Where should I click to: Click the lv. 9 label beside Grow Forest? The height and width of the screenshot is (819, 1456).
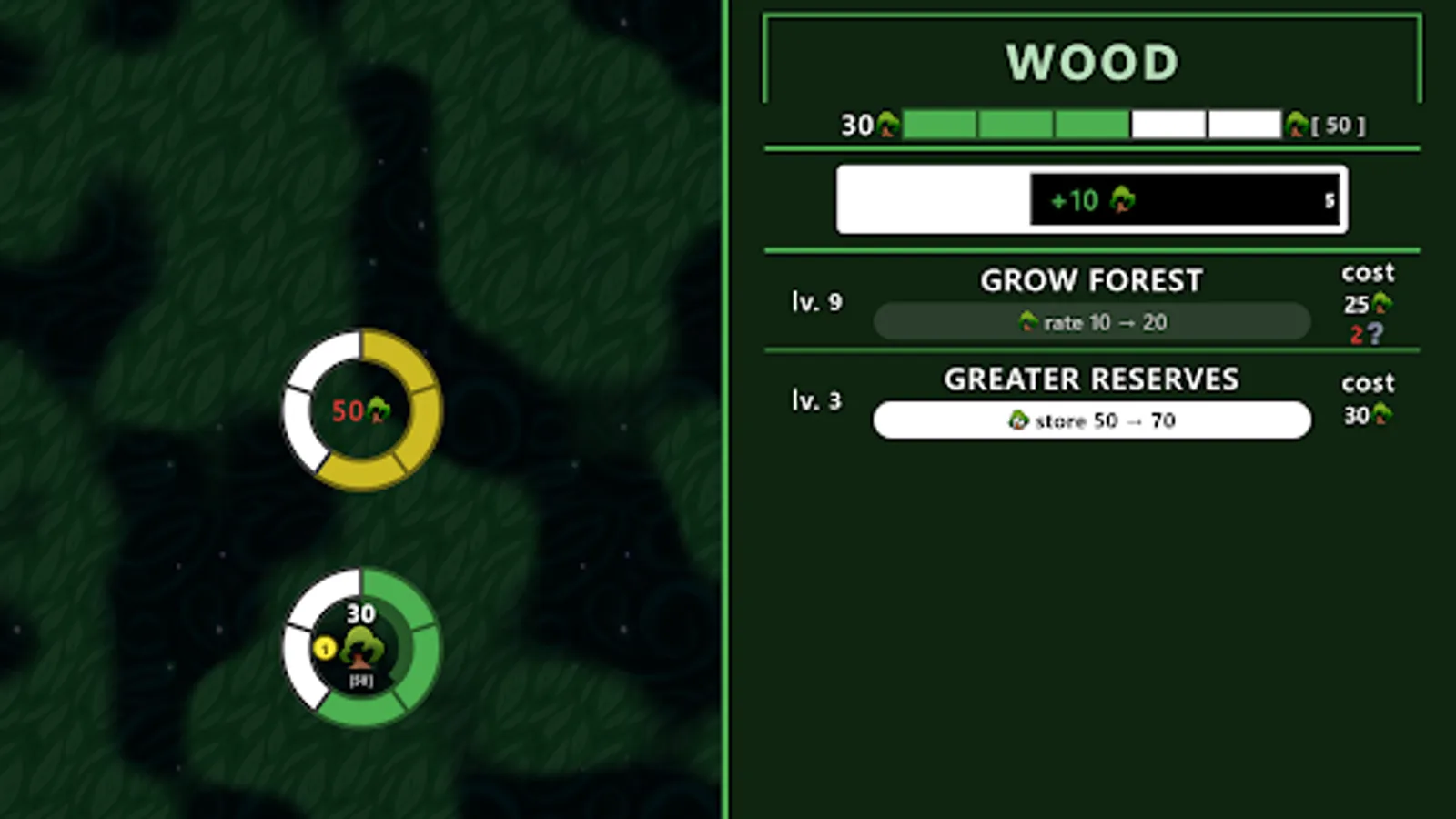point(816,301)
